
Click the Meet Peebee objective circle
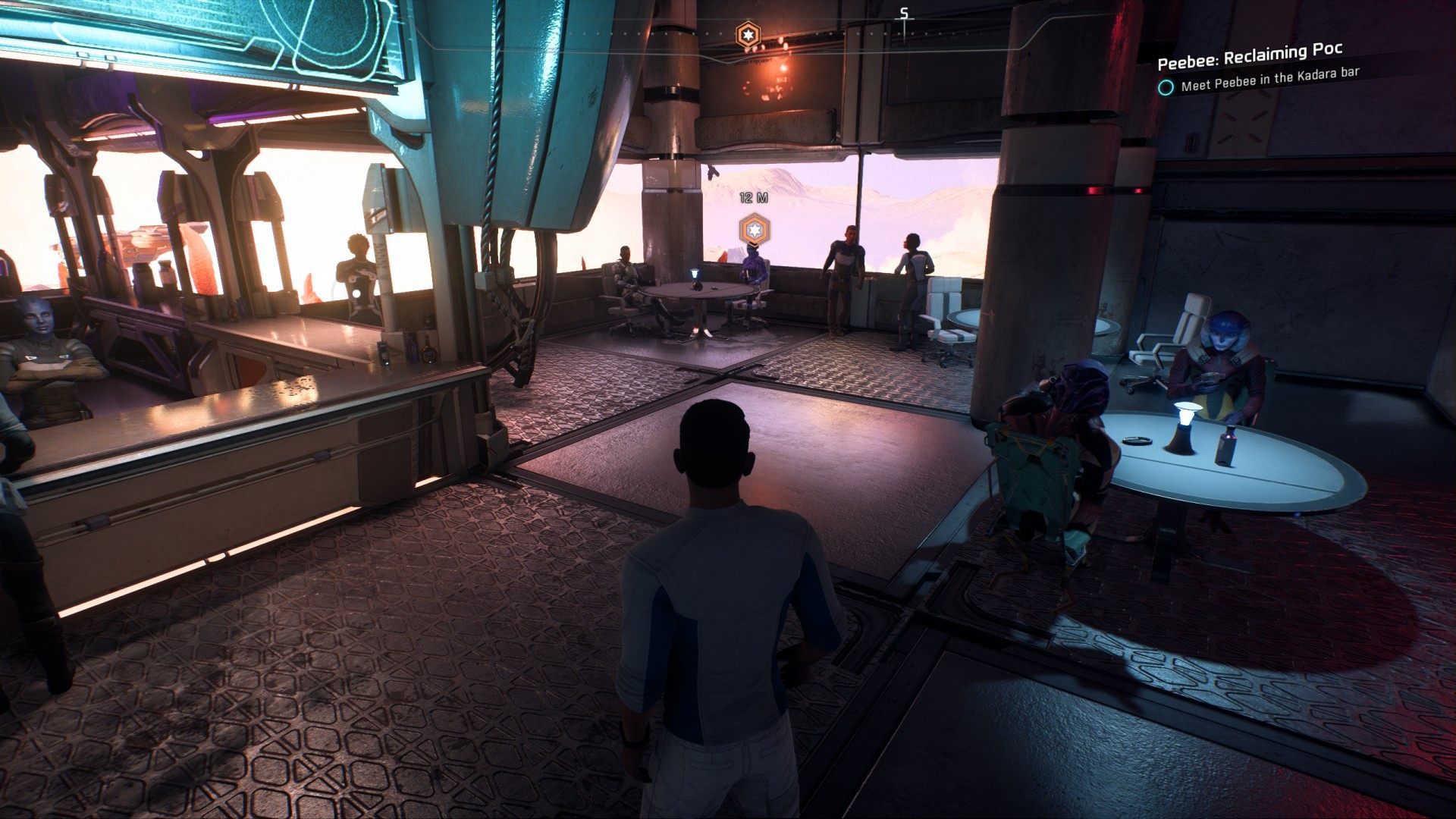1166,88
